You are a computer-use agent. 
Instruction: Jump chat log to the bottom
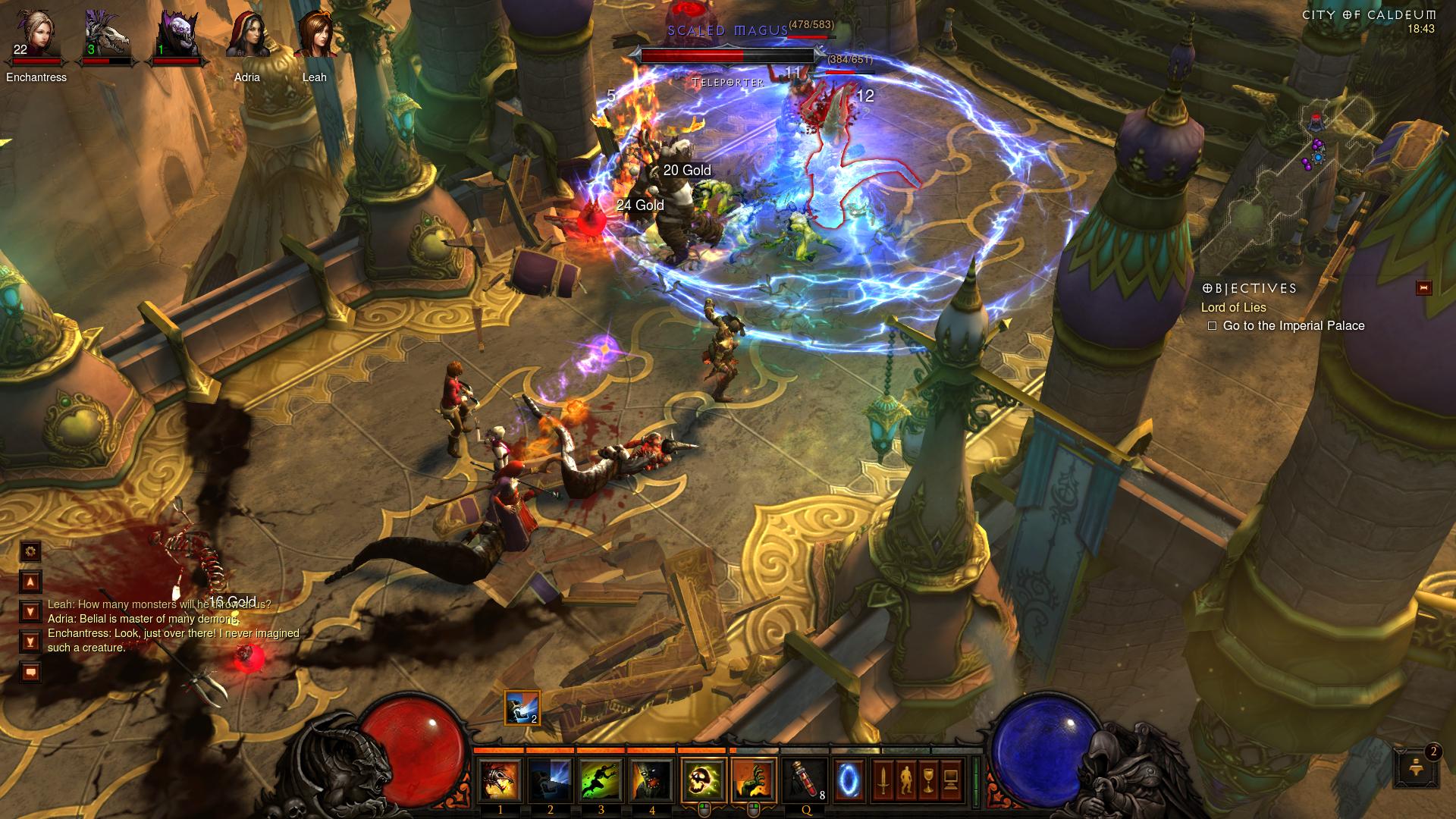point(30,642)
